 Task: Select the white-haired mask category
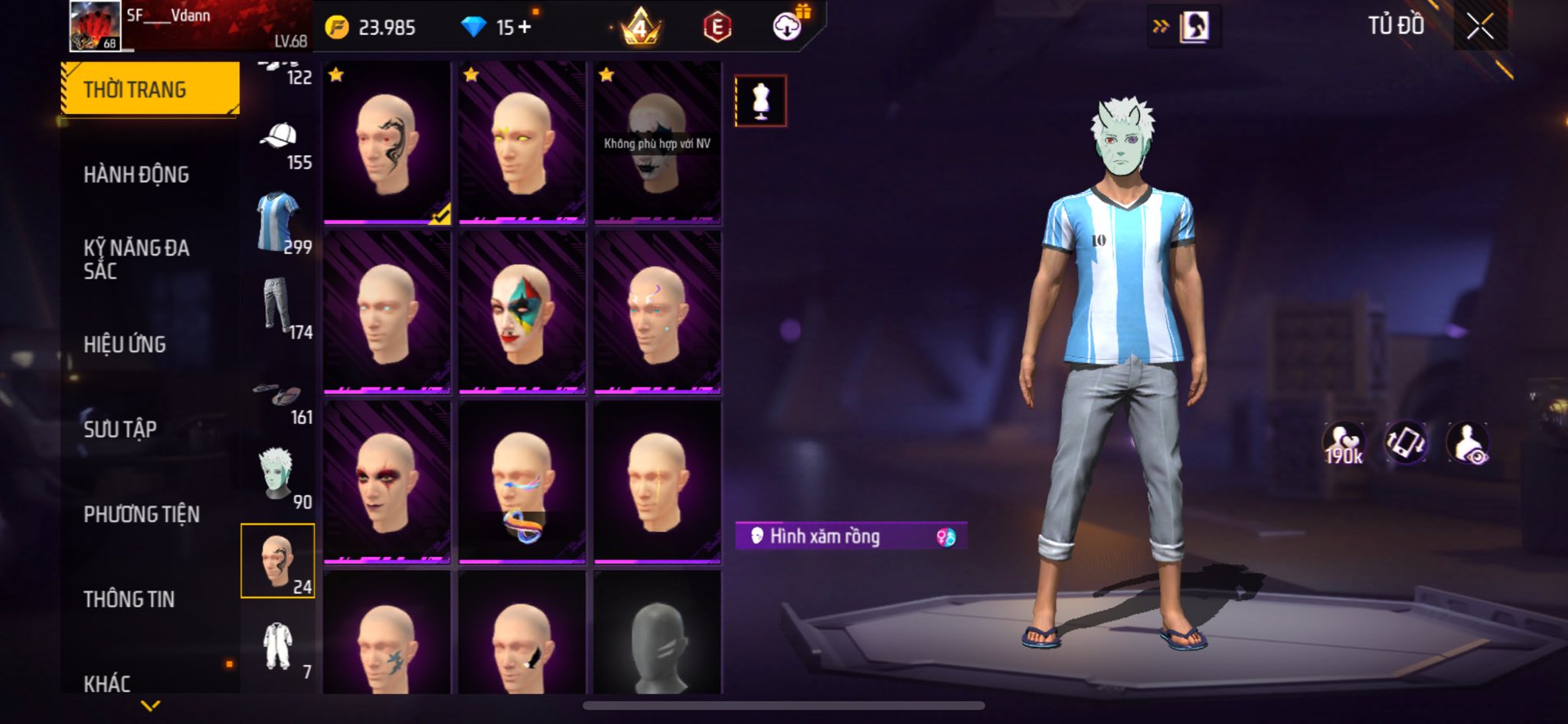[277, 475]
